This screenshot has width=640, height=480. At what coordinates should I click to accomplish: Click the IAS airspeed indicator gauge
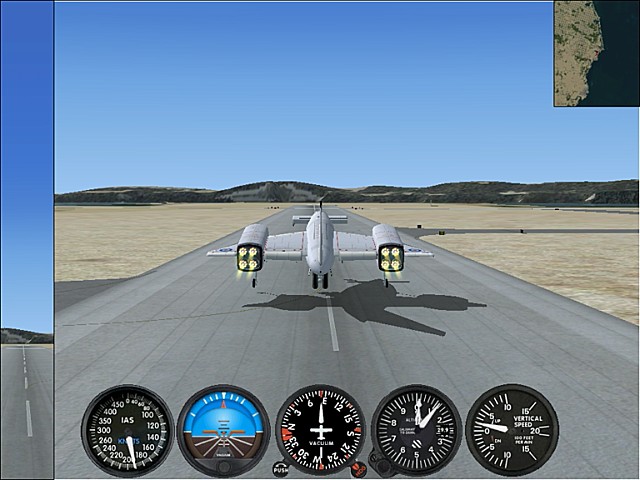127,431
